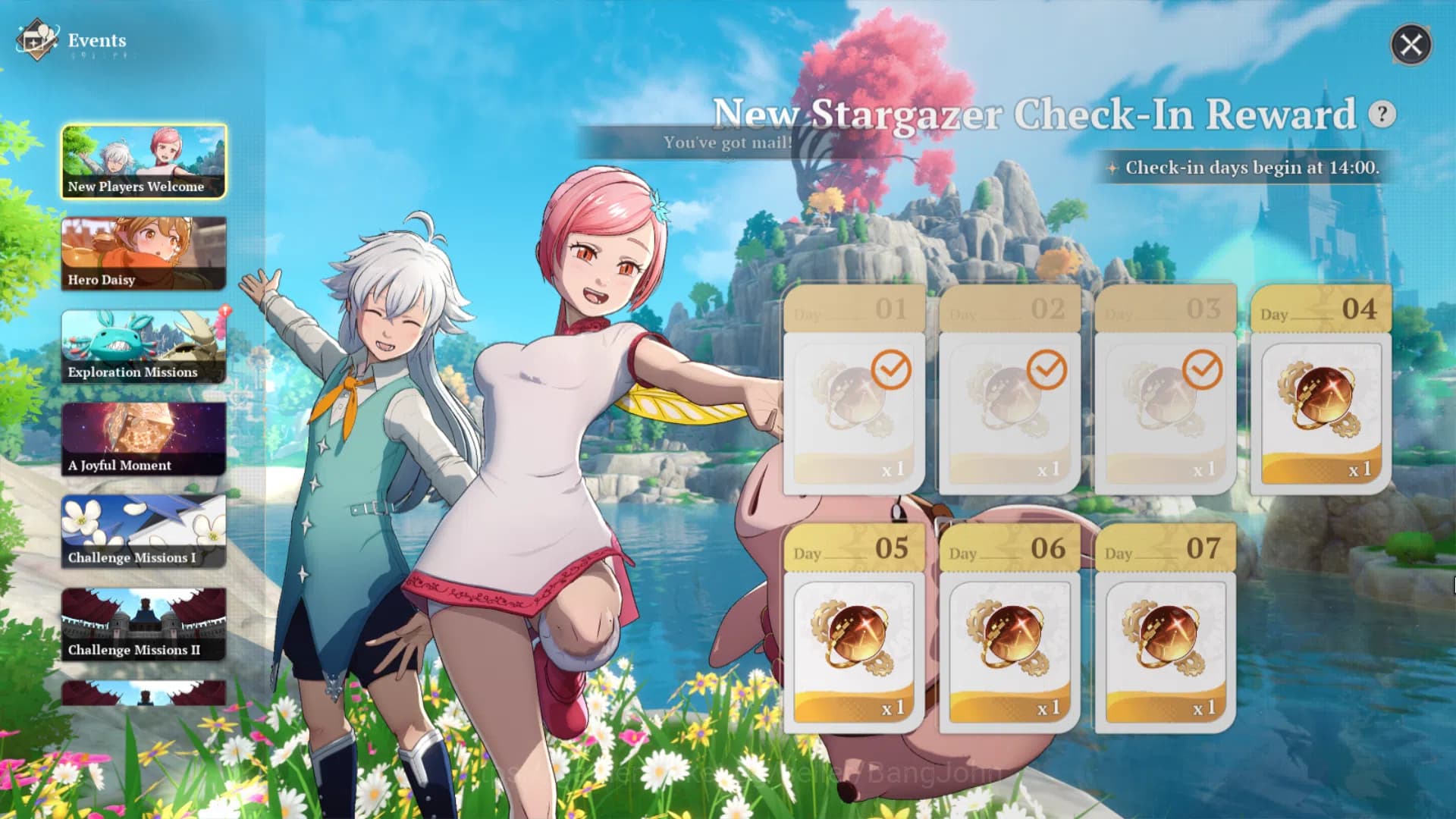Select Exploration Missions in the sidebar
Screen dimensions: 1456x819
tap(143, 347)
